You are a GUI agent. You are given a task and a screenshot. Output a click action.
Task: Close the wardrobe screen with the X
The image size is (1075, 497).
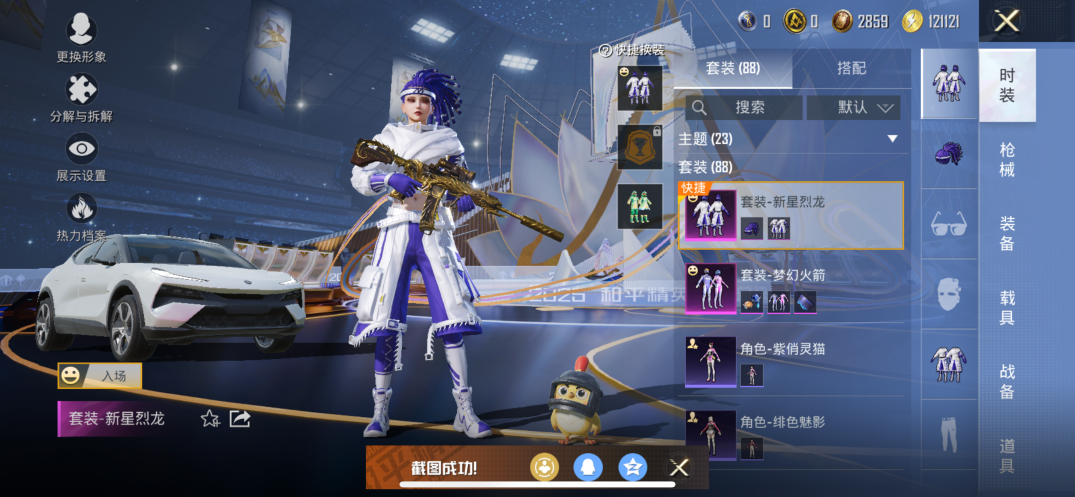[x=1007, y=20]
